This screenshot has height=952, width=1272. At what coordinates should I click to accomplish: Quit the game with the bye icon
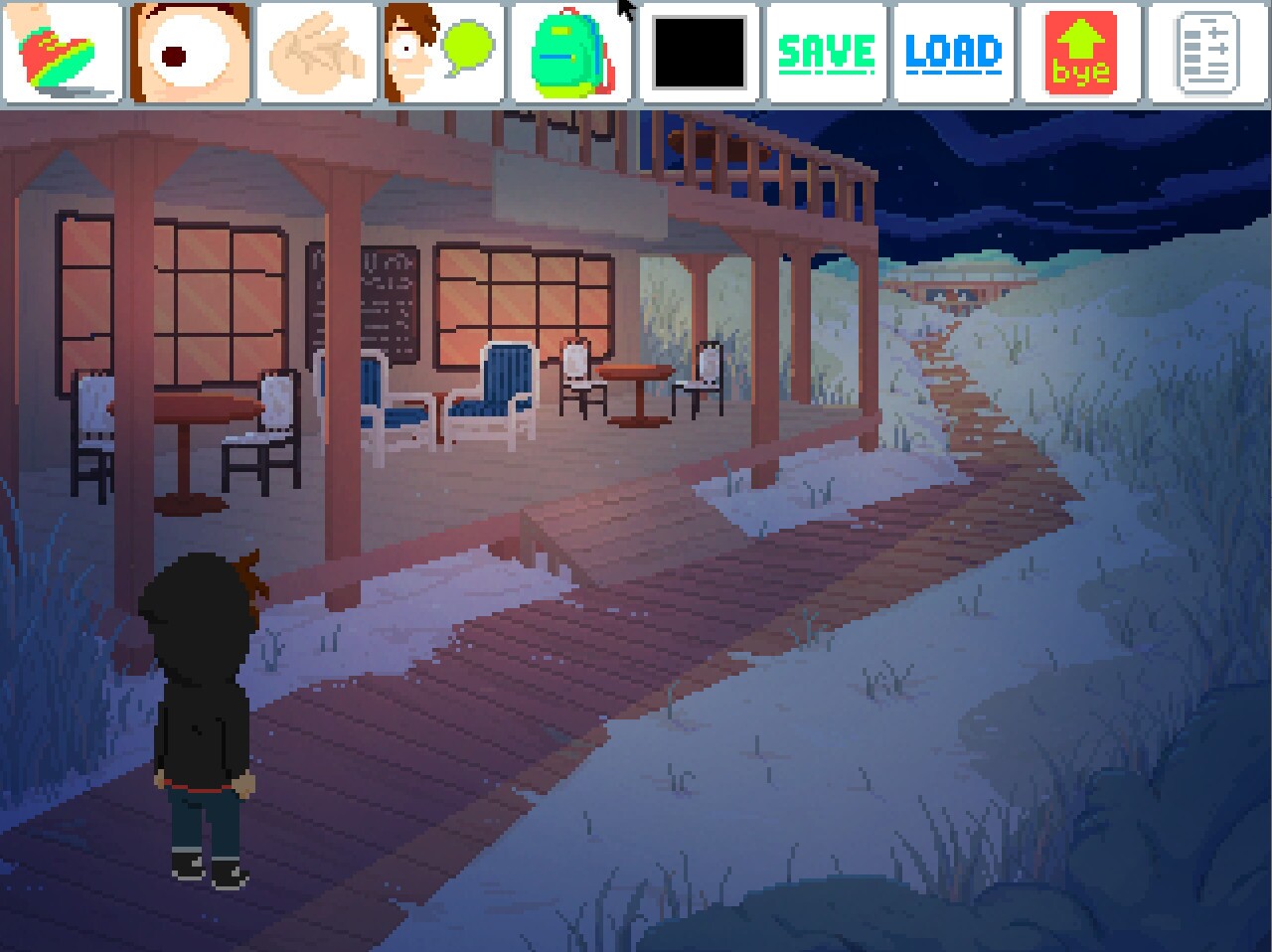point(1079,55)
